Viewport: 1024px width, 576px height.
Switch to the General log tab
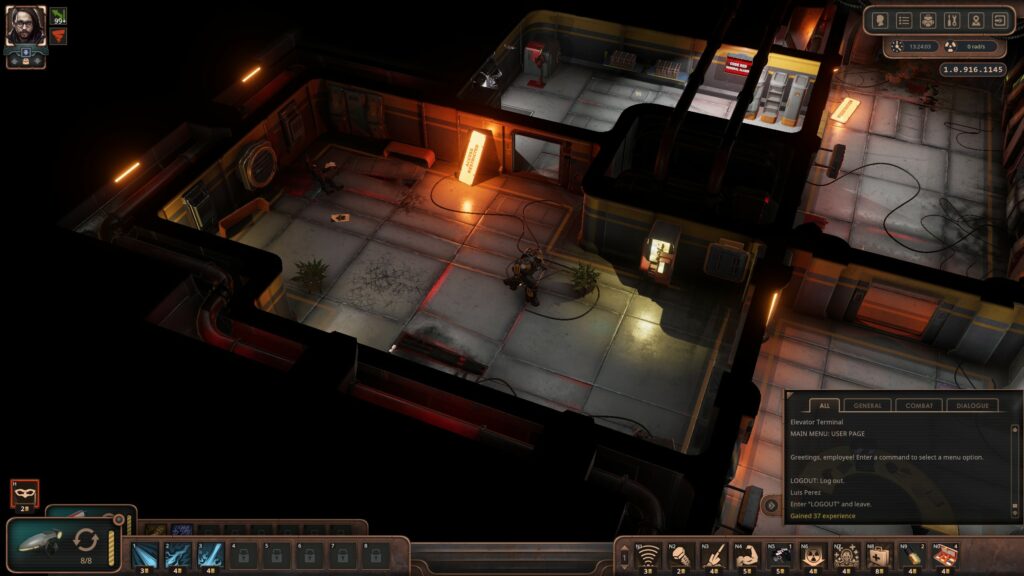(x=868, y=405)
